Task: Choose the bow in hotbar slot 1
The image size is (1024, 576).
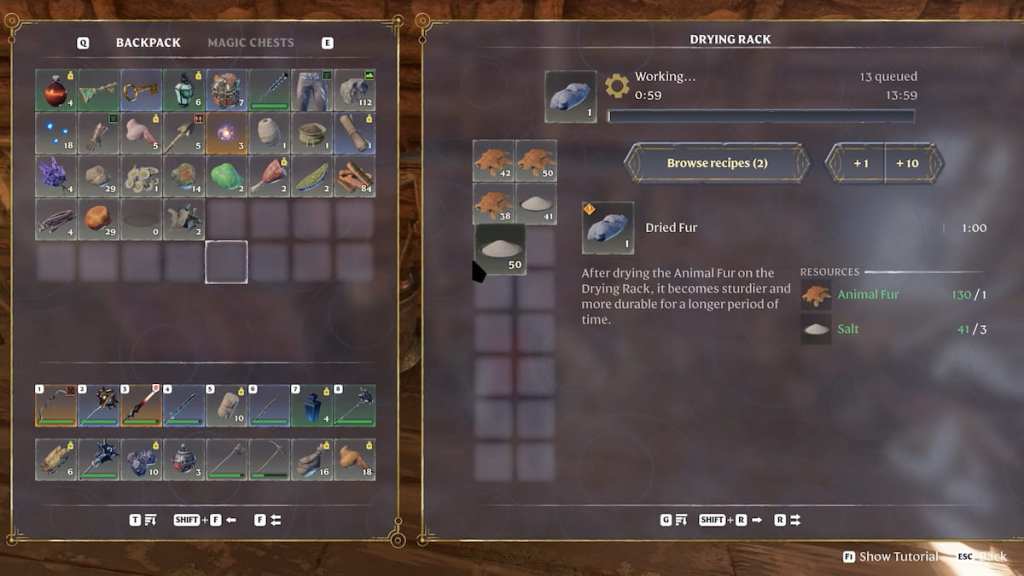Action: 55,406
